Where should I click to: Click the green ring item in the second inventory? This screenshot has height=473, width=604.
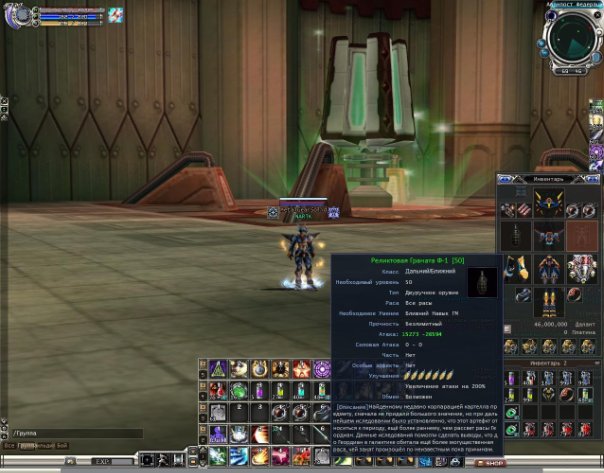point(513,412)
